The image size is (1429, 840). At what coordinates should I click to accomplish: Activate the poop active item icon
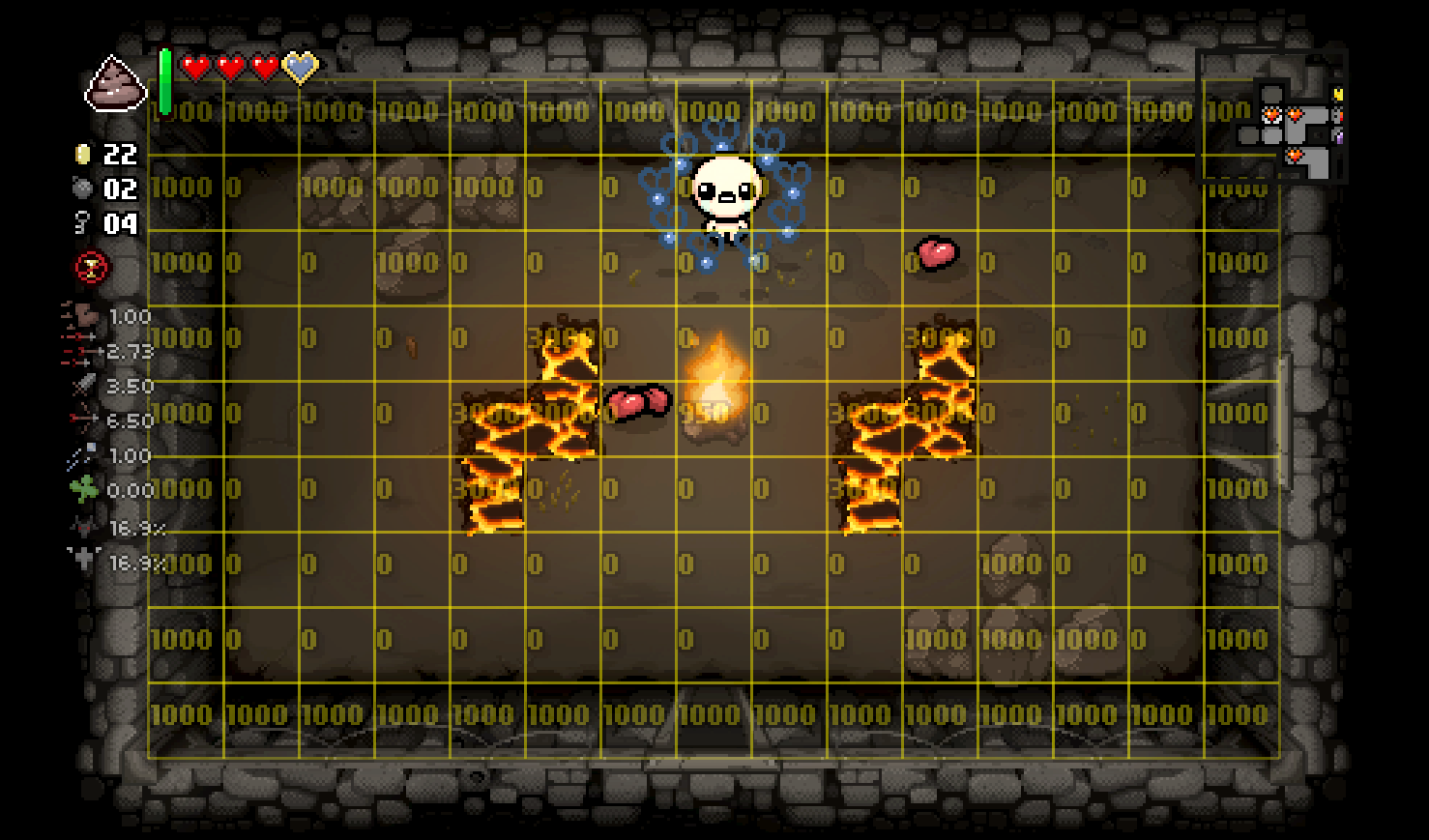[116, 83]
